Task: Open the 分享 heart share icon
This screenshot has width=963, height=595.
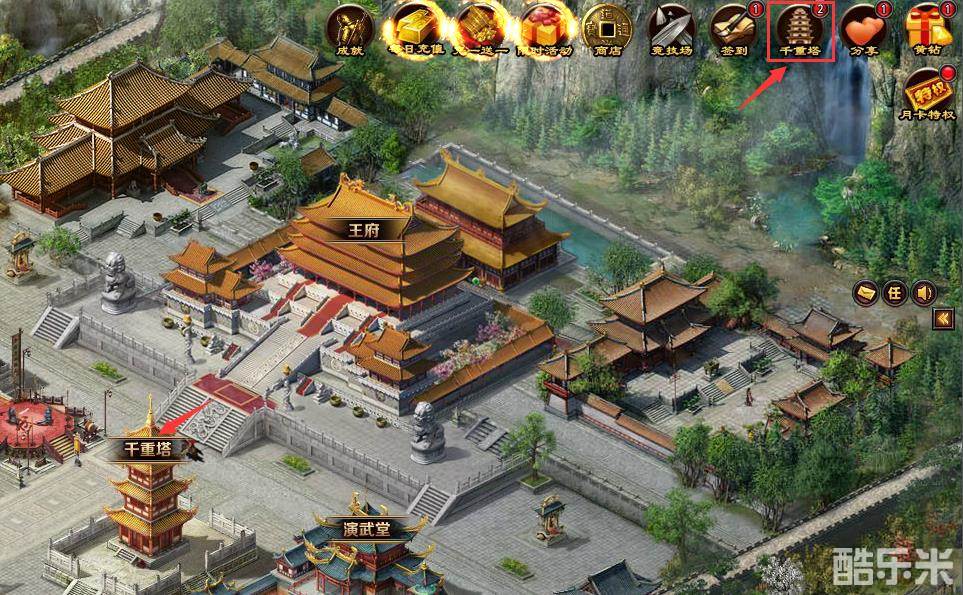Action: coord(863,29)
